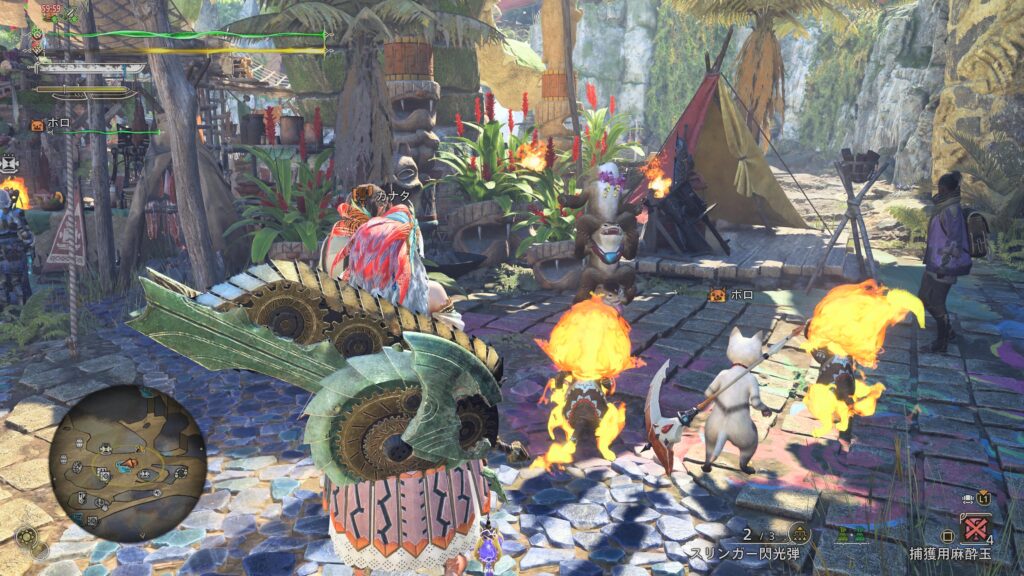Select the slinger flash pod ammo icon
This screenshot has width=1024, height=576.
[798, 533]
